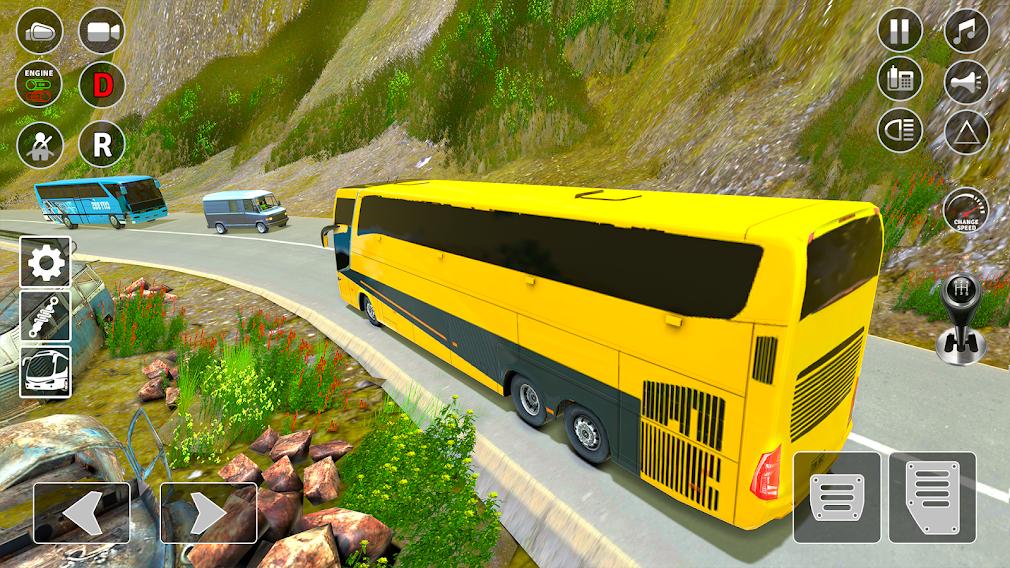Screen dimensions: 1010x568
Task: Tap the manual gear shifter knob
Action: 961,318
